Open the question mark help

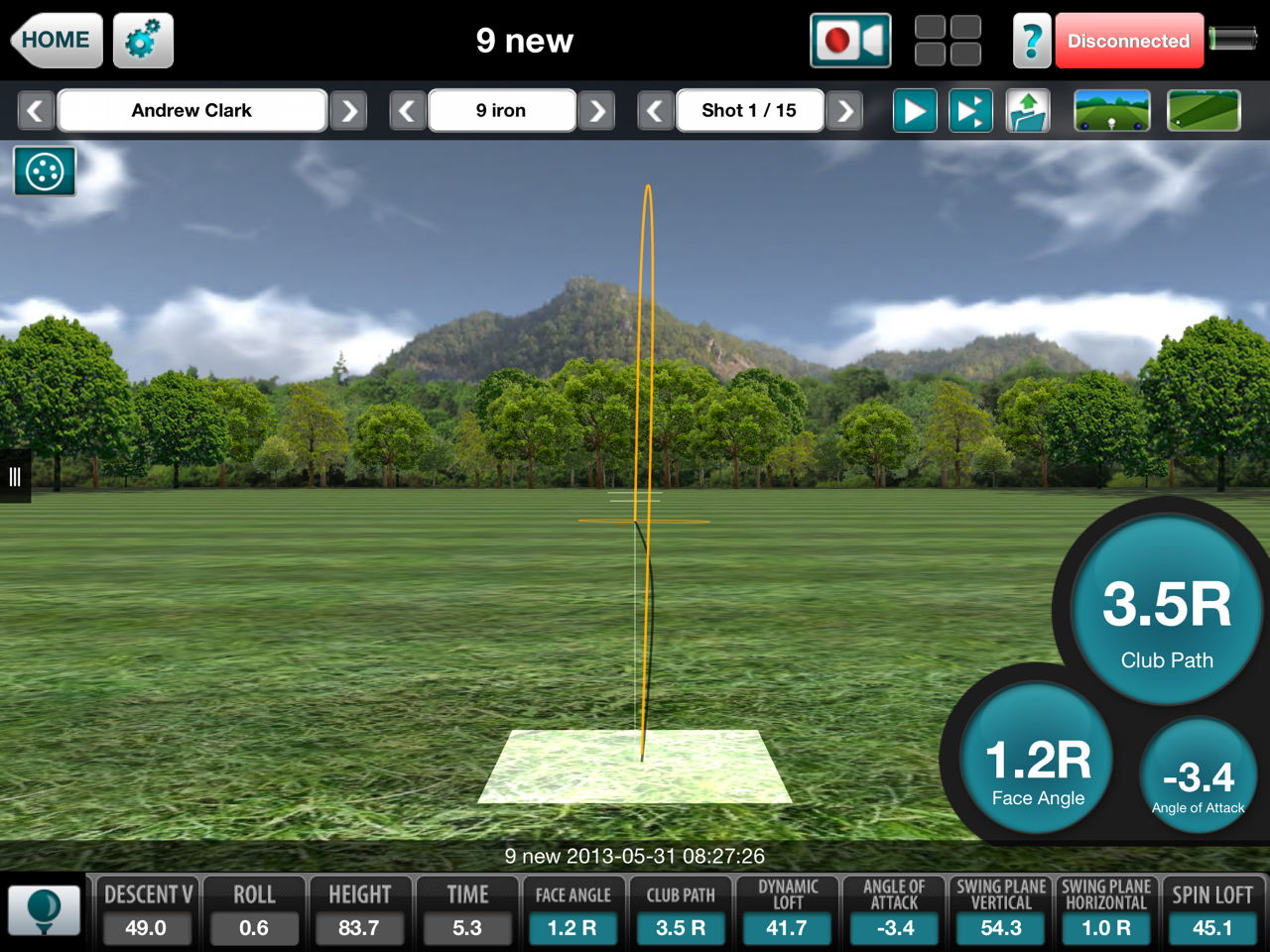pos(1031,41)
